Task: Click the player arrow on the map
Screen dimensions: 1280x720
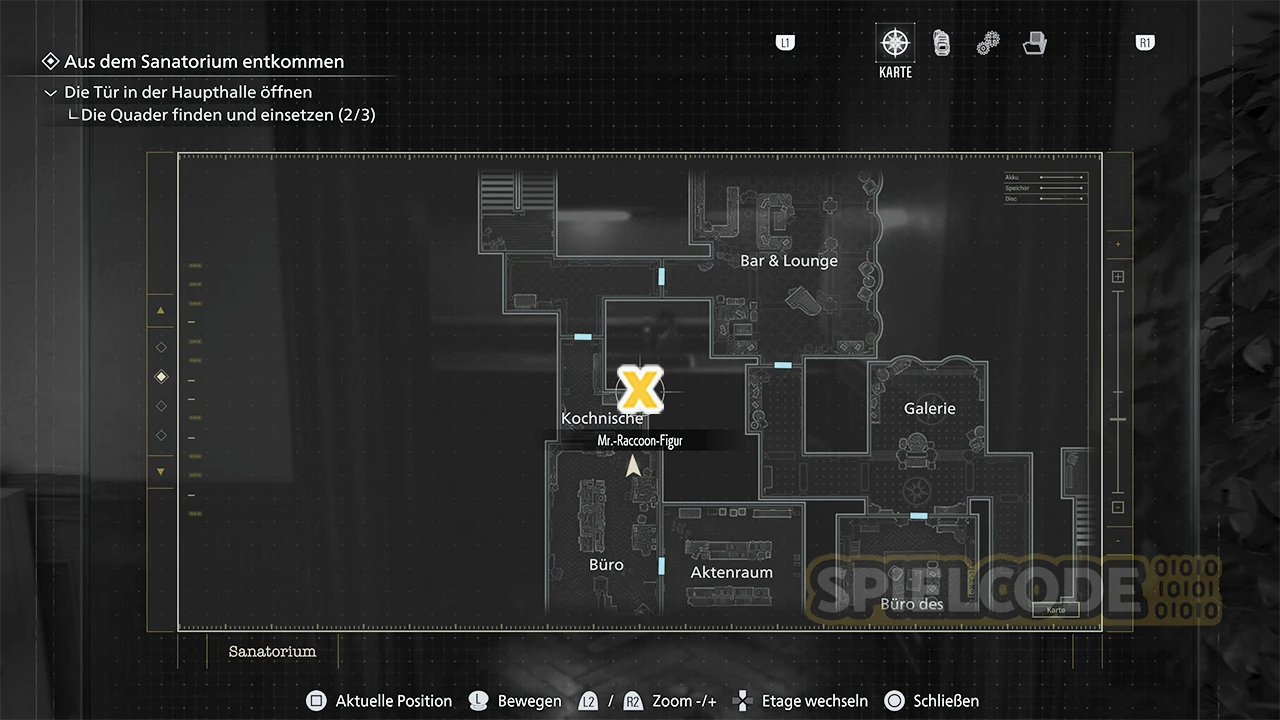Action: (633, 467)
